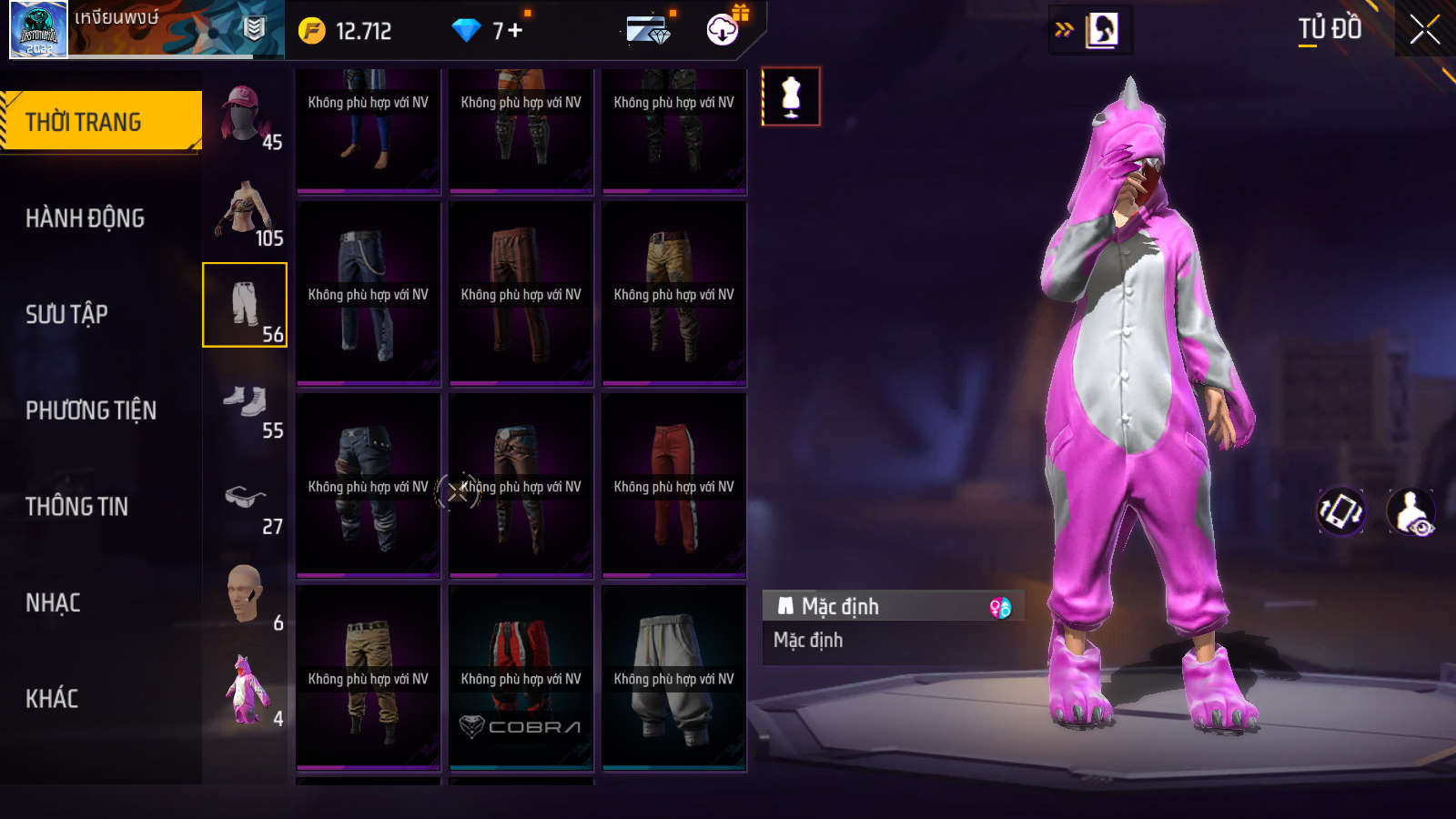Click the mannequin preview button
This screenshot has height=819, width=1456.
[791, 96]
